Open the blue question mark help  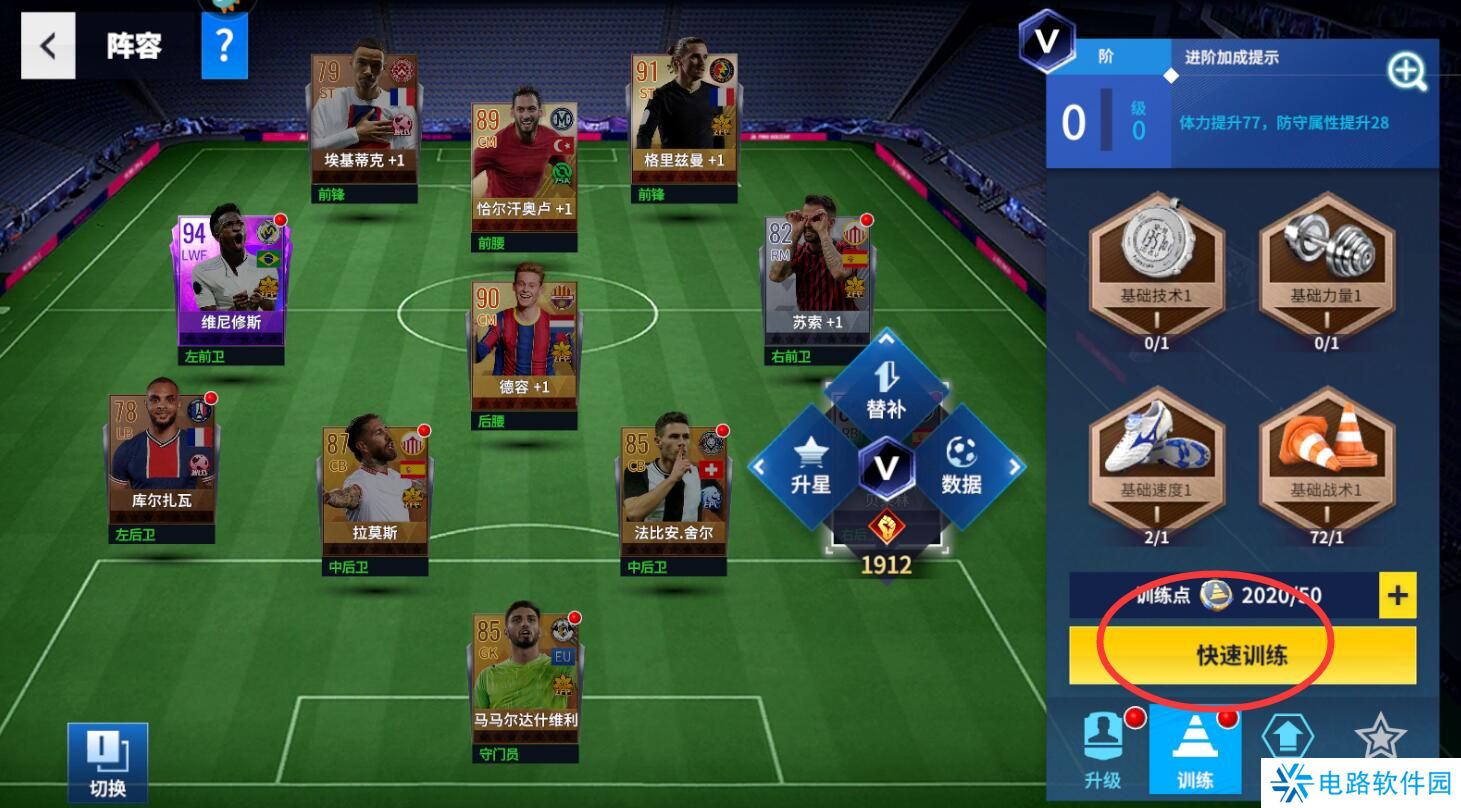click(x=224, y=46)
